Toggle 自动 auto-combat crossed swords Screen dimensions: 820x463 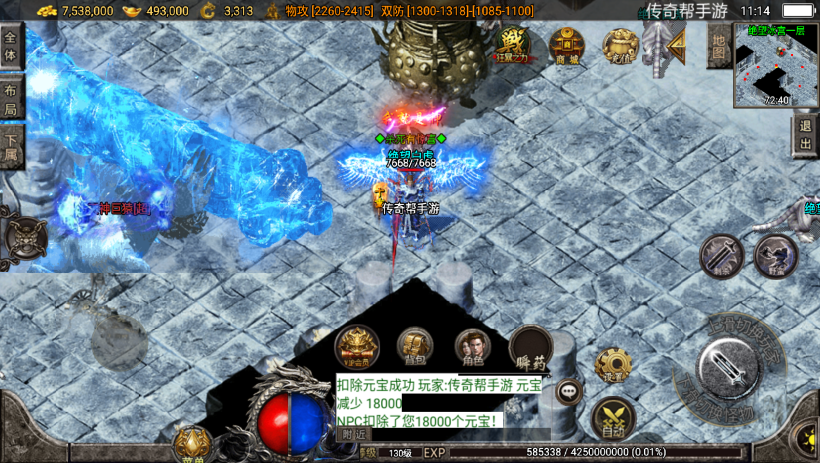(613, 419)
